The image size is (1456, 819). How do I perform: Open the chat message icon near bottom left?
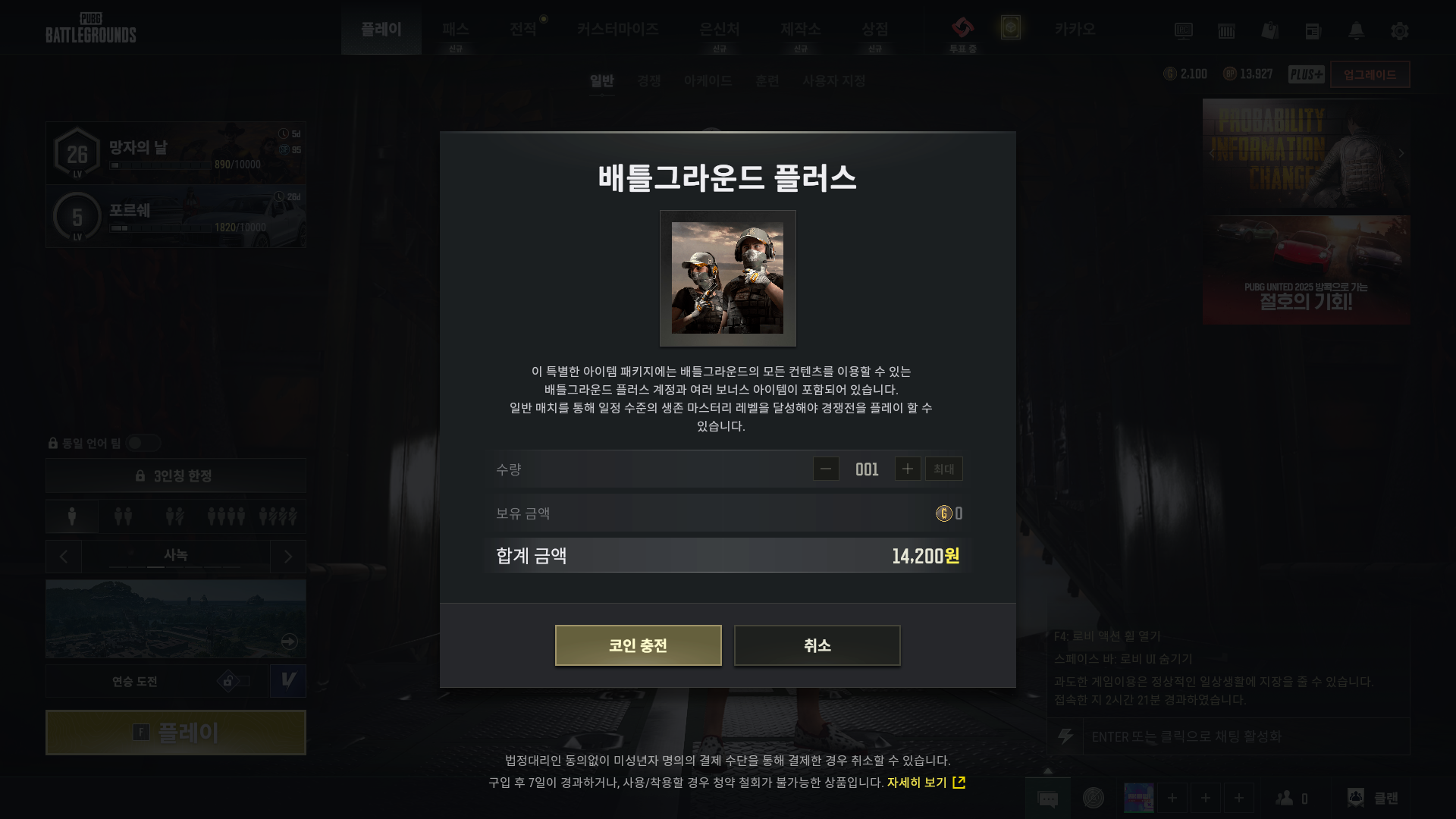(1050, 798)
